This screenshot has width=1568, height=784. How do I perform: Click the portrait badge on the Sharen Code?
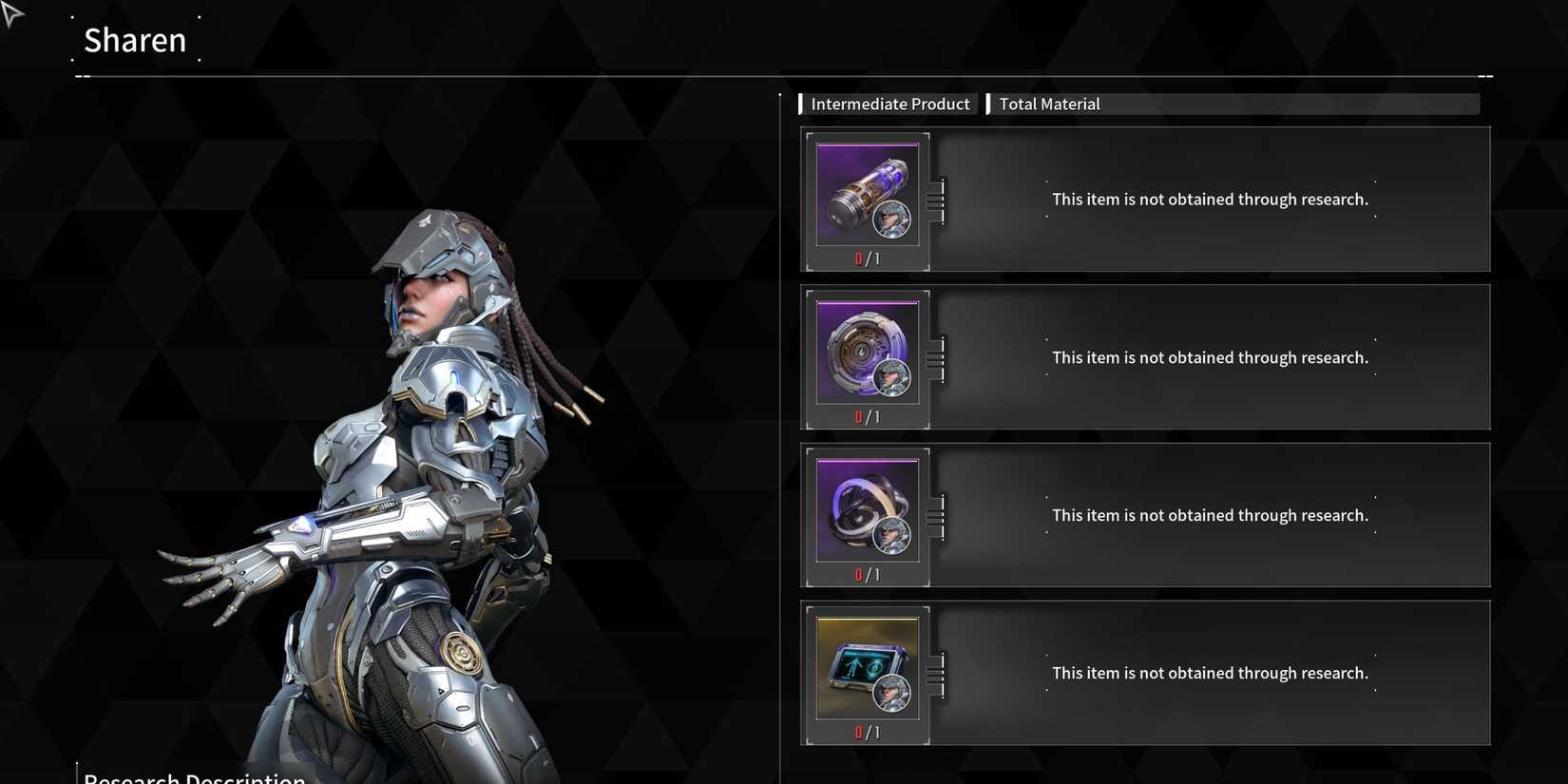click(891, 695)
